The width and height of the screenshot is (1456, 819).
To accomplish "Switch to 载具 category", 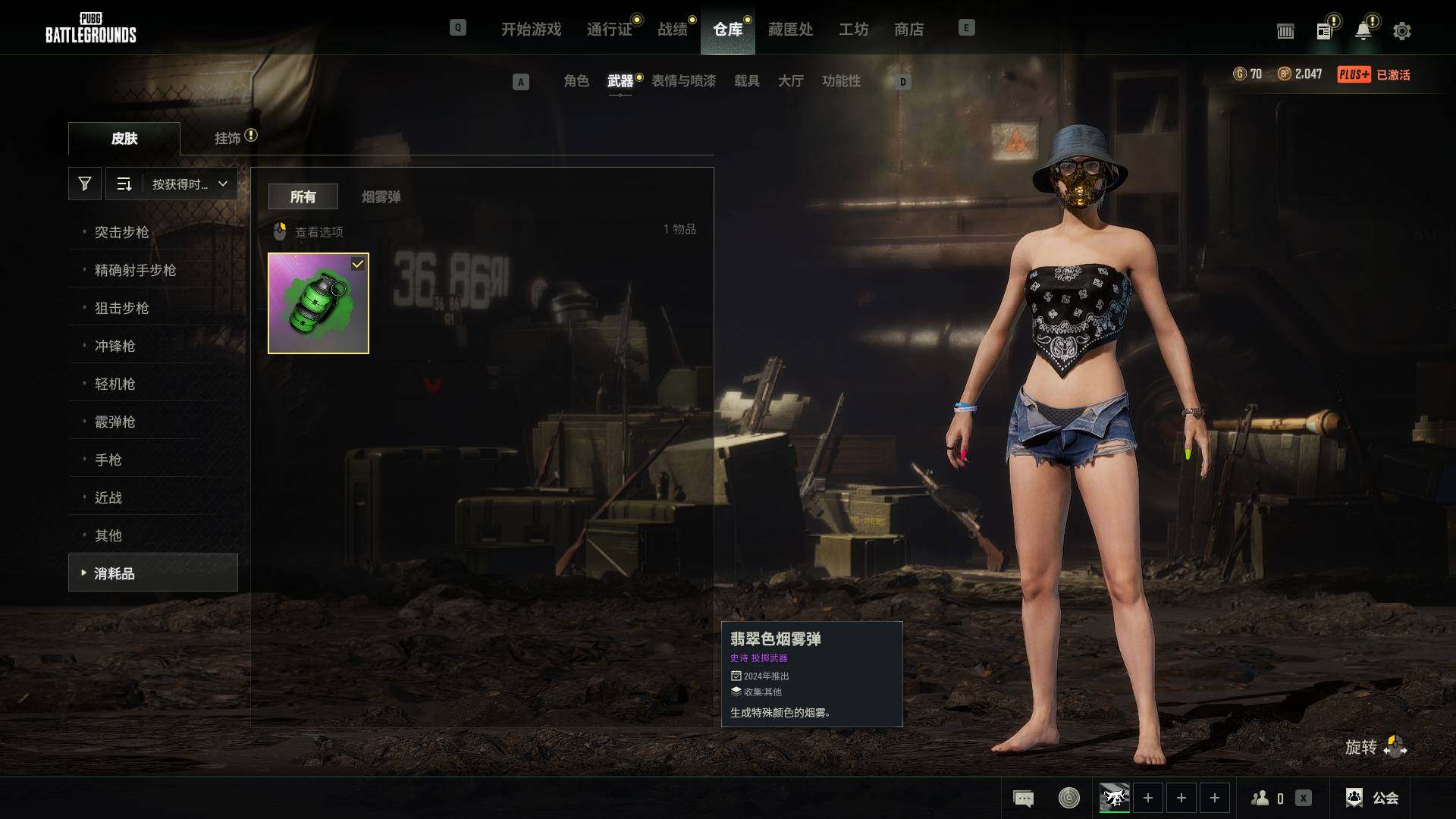I will (747, 81).
